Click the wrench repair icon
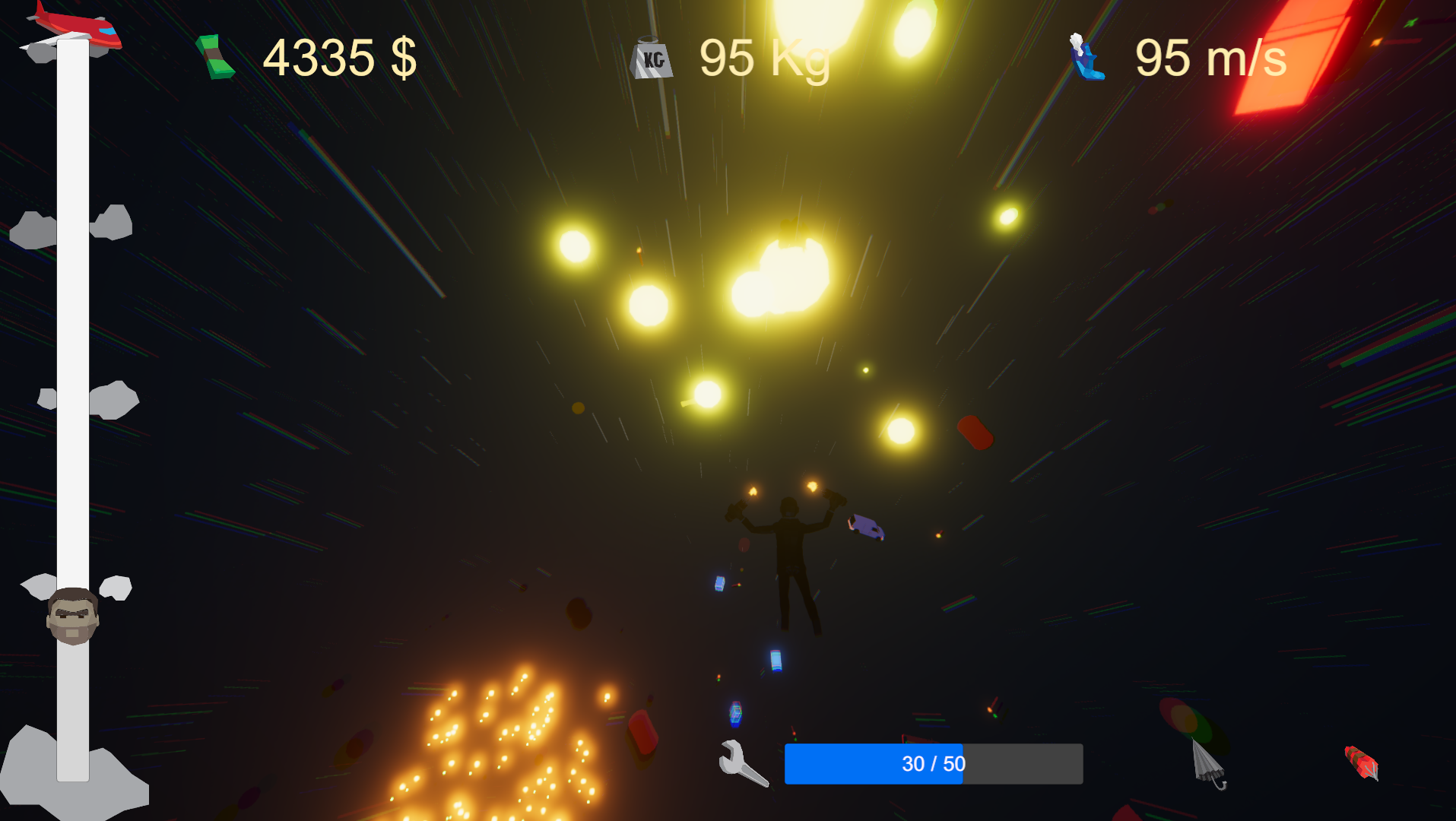The width and height of the screenshot is (1456, 821). click(x=742, y=763)
